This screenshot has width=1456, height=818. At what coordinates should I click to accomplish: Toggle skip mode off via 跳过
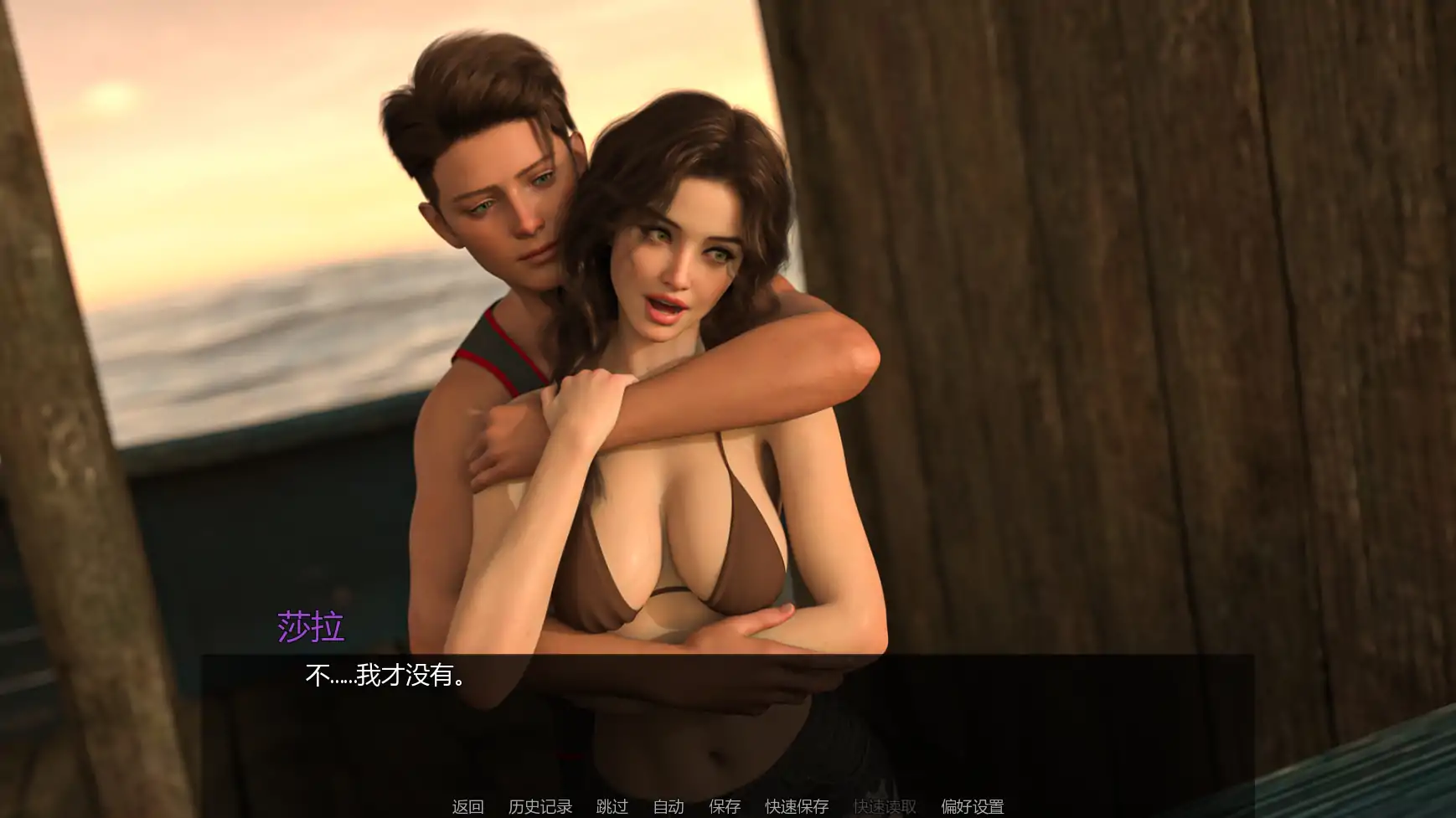(612, 806)
